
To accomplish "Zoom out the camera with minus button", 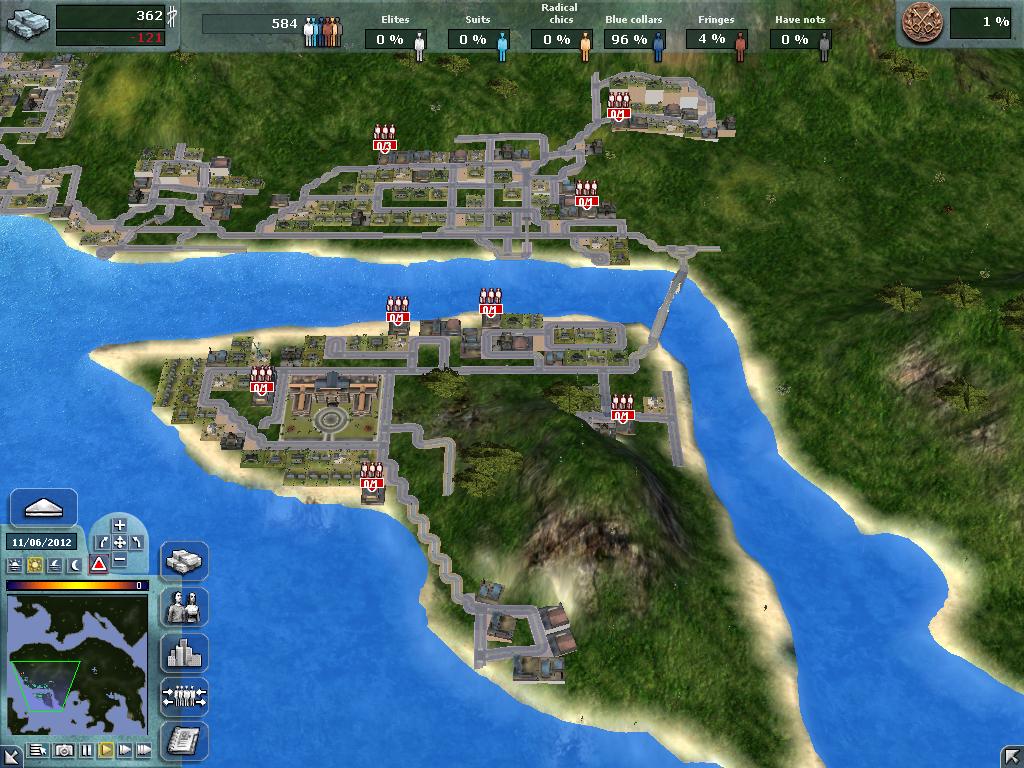I will [120, 559].
